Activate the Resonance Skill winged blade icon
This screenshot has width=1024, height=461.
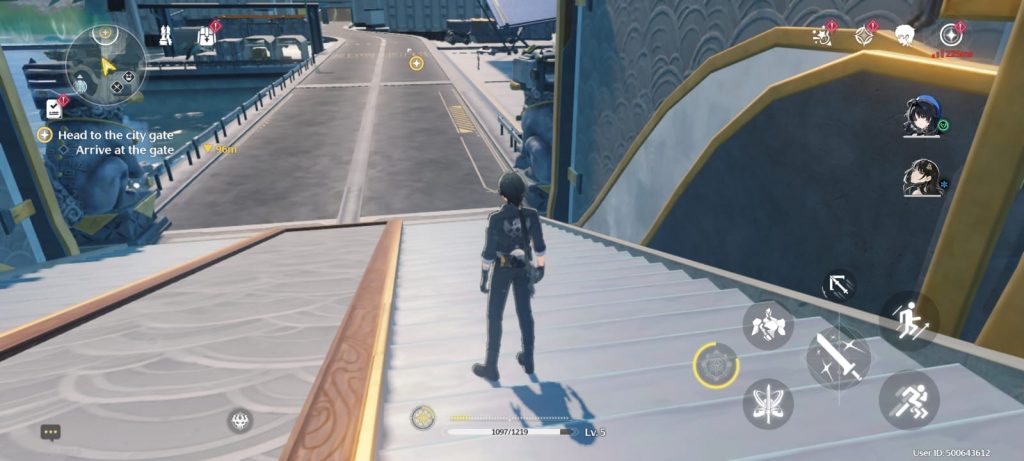coord(768,403)
